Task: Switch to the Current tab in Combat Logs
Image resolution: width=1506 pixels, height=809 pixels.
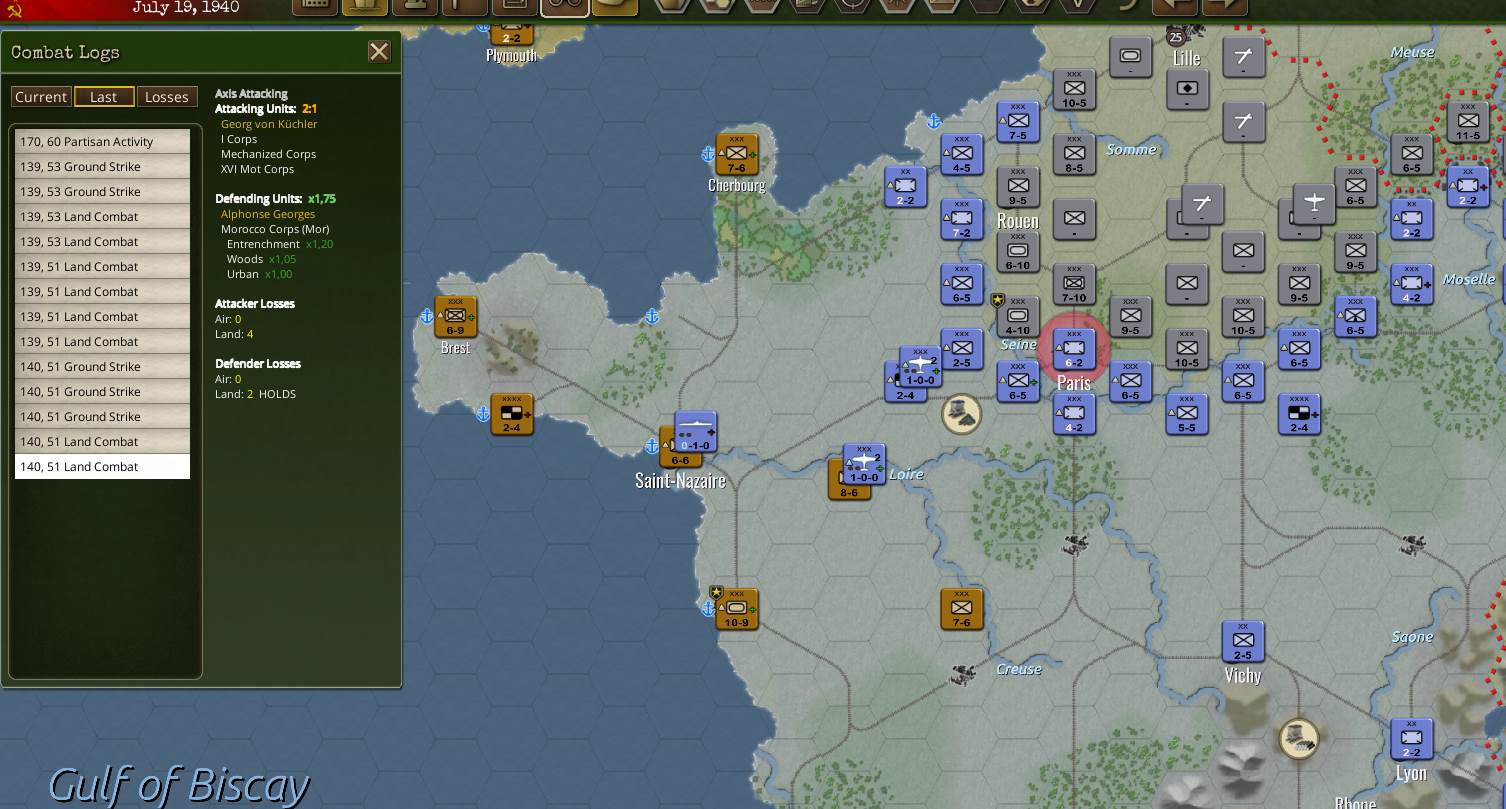Action: [x=41, y=96]
